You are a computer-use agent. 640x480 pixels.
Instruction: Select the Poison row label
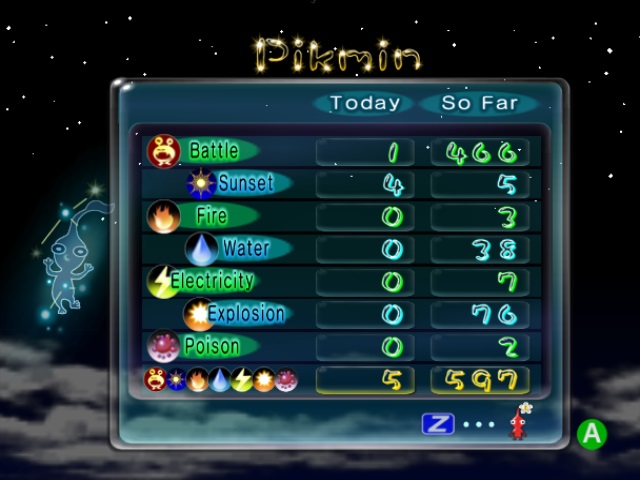click(x=211, y=347)
